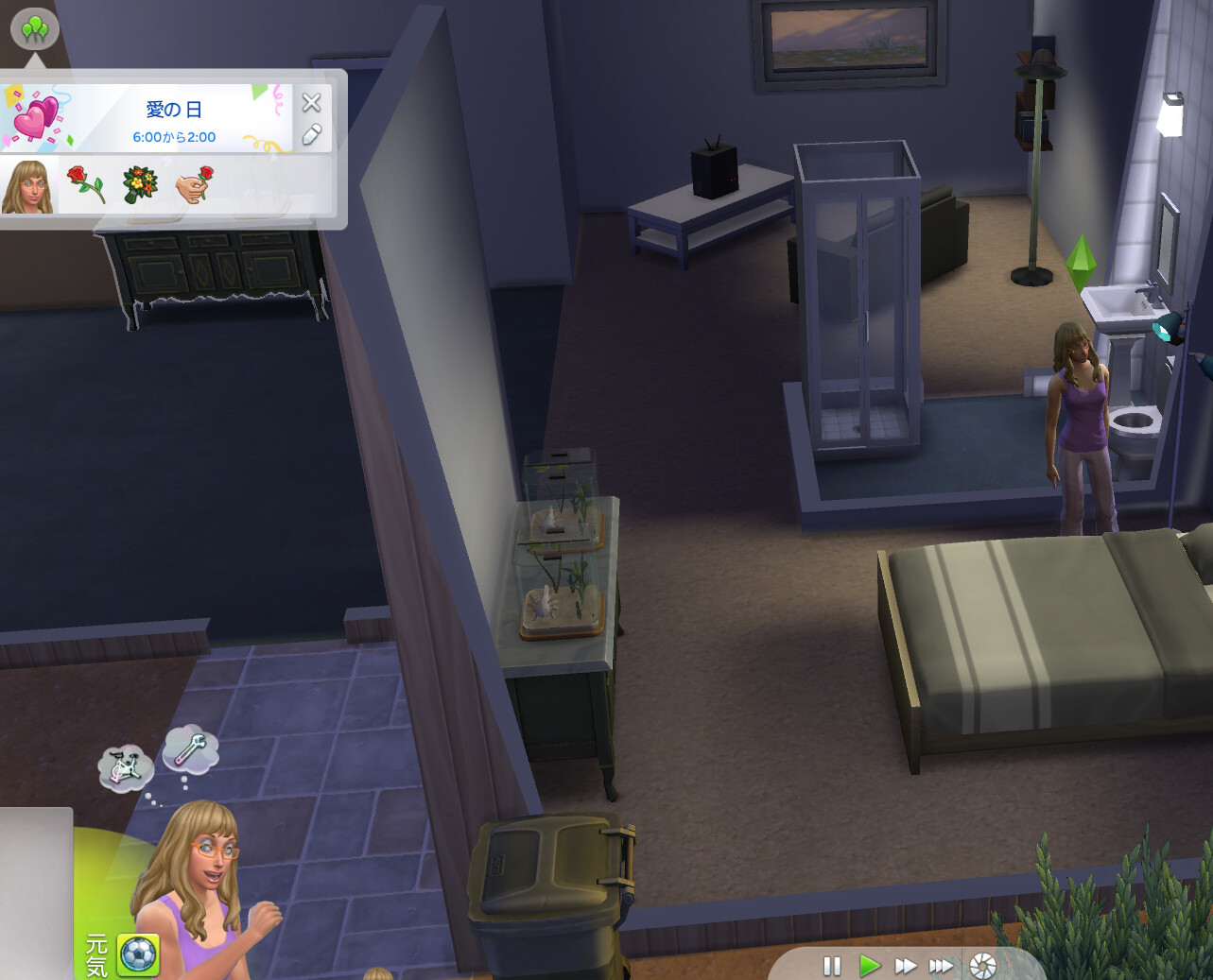
Task: Click the soccer ball moodlet icon
Action: coord(138,955)
